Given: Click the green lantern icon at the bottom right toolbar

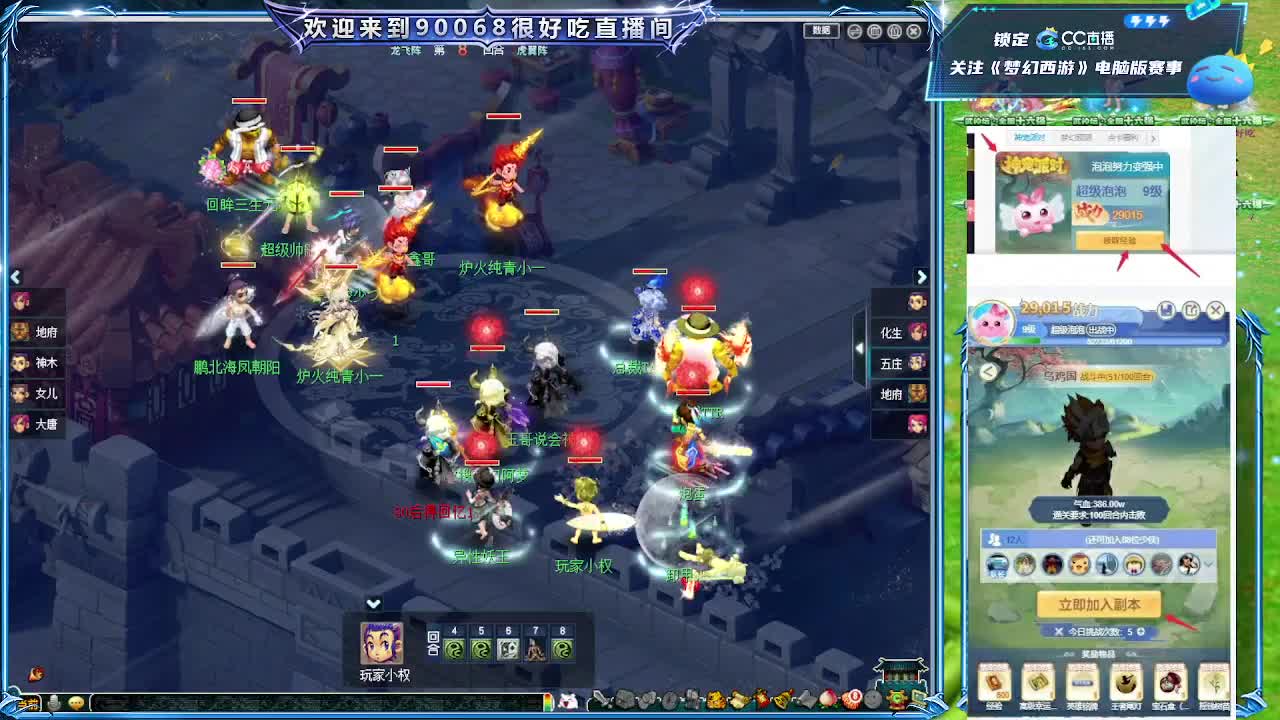Looking at the screenshot, I should pos(896,698).
